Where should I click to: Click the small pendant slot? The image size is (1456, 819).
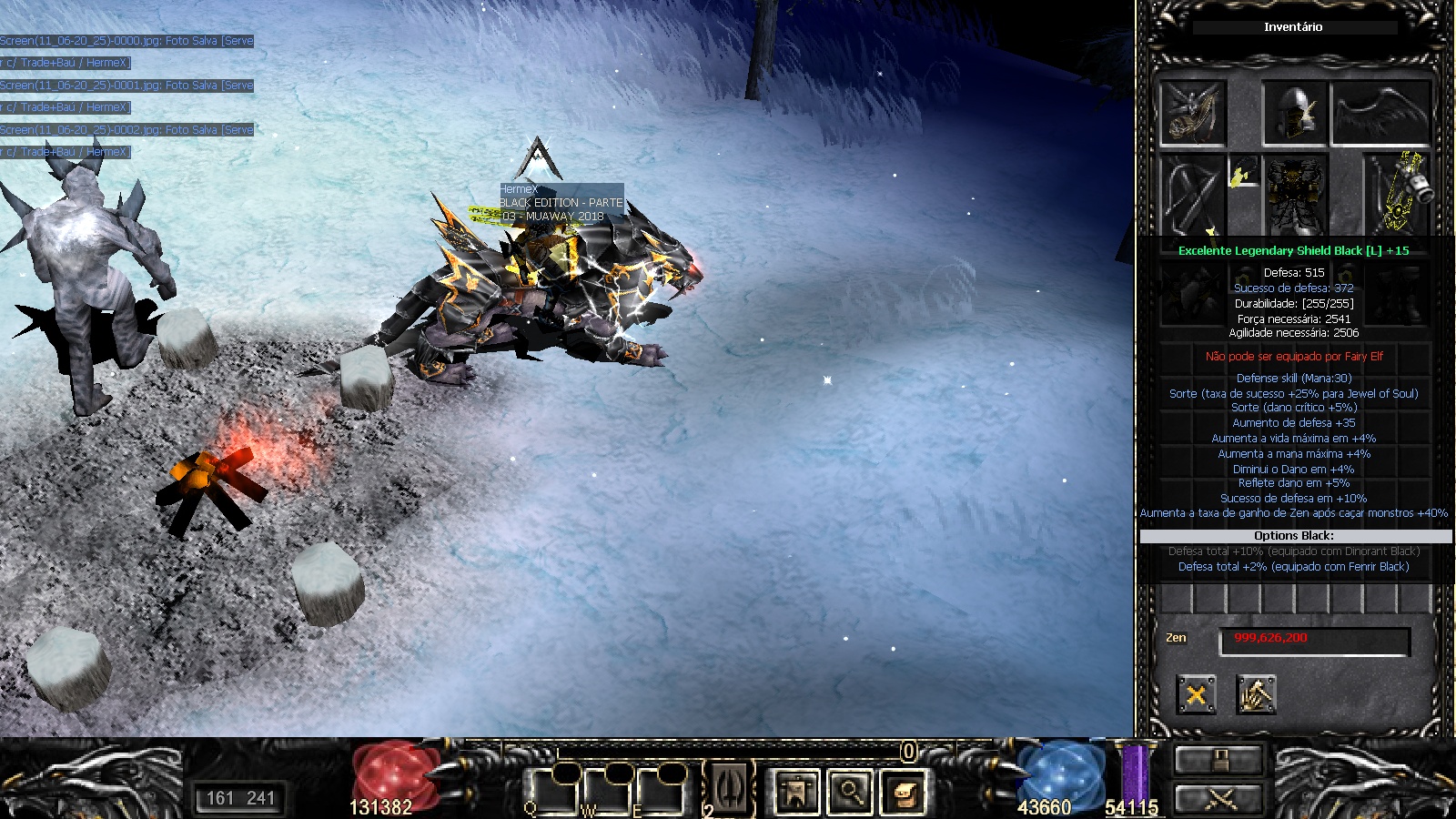coord(1243,172)
